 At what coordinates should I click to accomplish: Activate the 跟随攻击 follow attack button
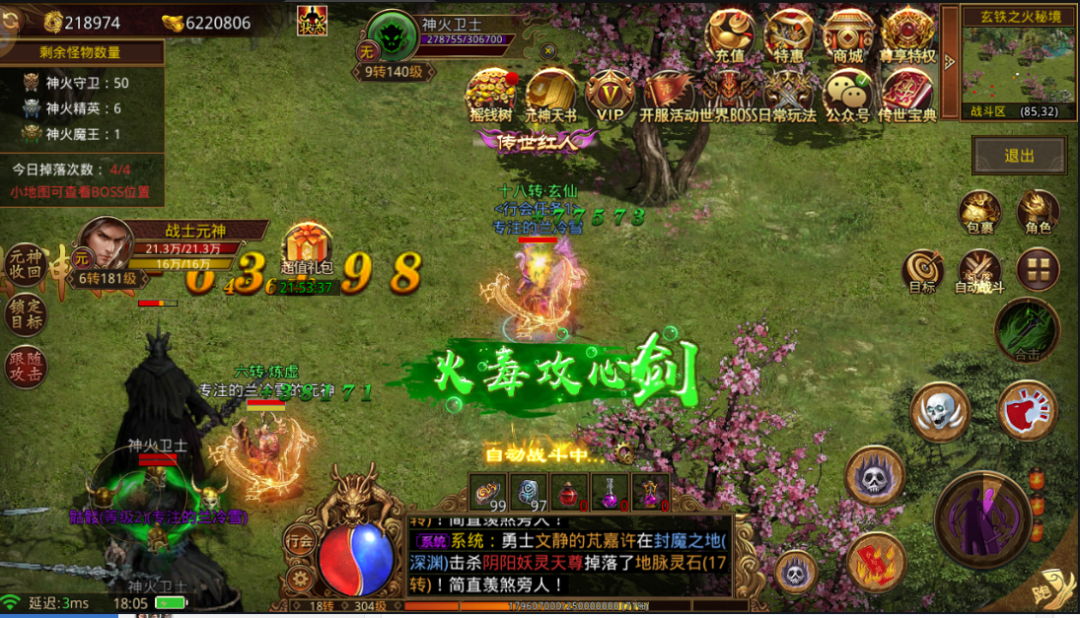27,365
